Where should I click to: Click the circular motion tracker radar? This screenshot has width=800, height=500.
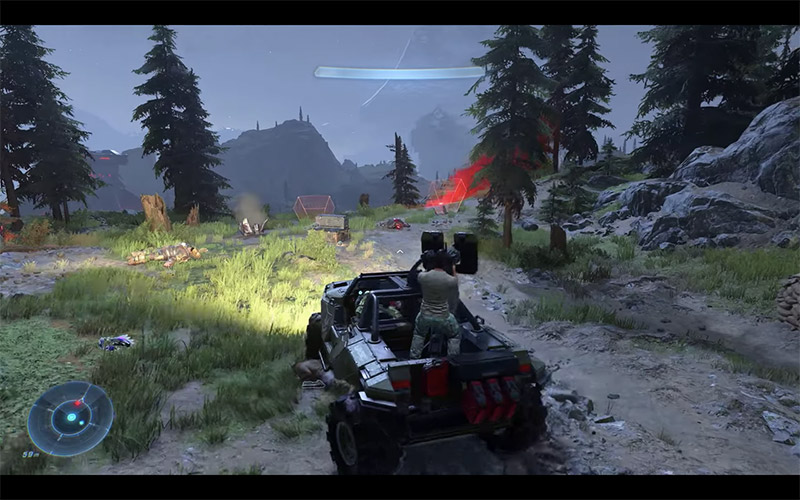pyautogui.click(x=70, y=418)
